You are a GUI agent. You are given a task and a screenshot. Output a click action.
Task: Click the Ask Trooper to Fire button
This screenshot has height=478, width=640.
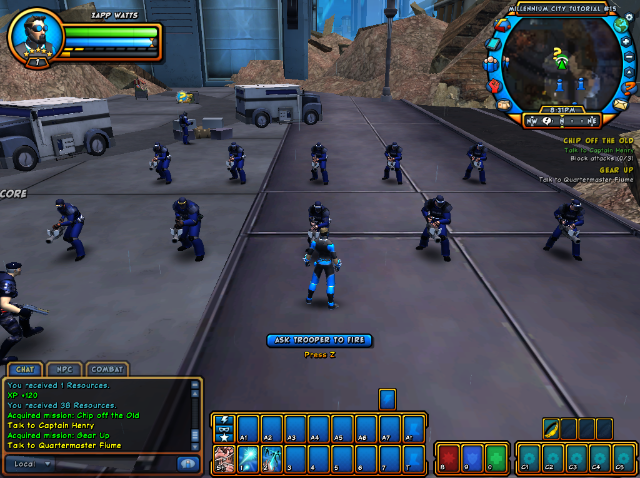tap(319, 340)
